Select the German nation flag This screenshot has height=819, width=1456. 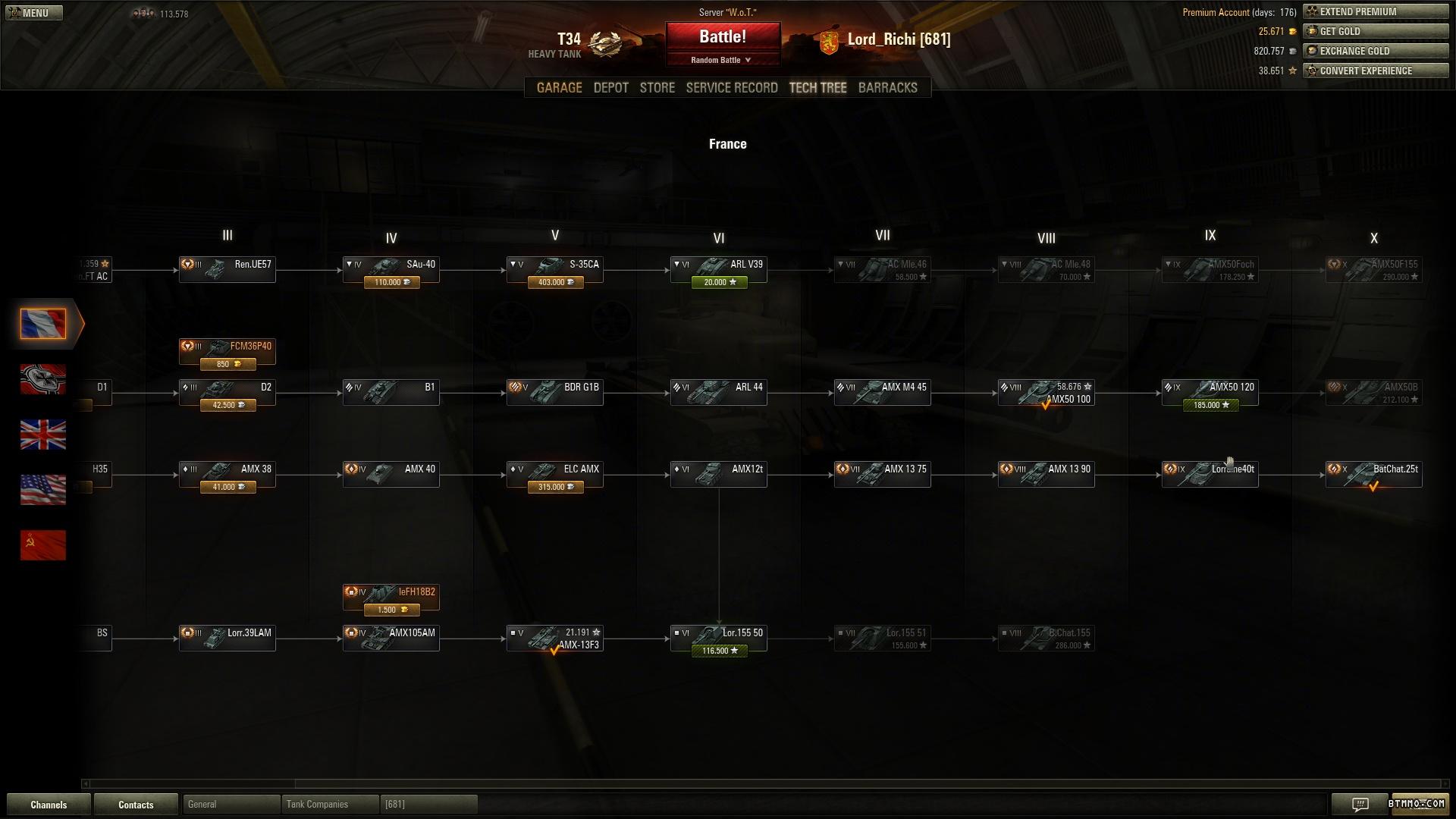pyautogui.click(x=43, y=379)
